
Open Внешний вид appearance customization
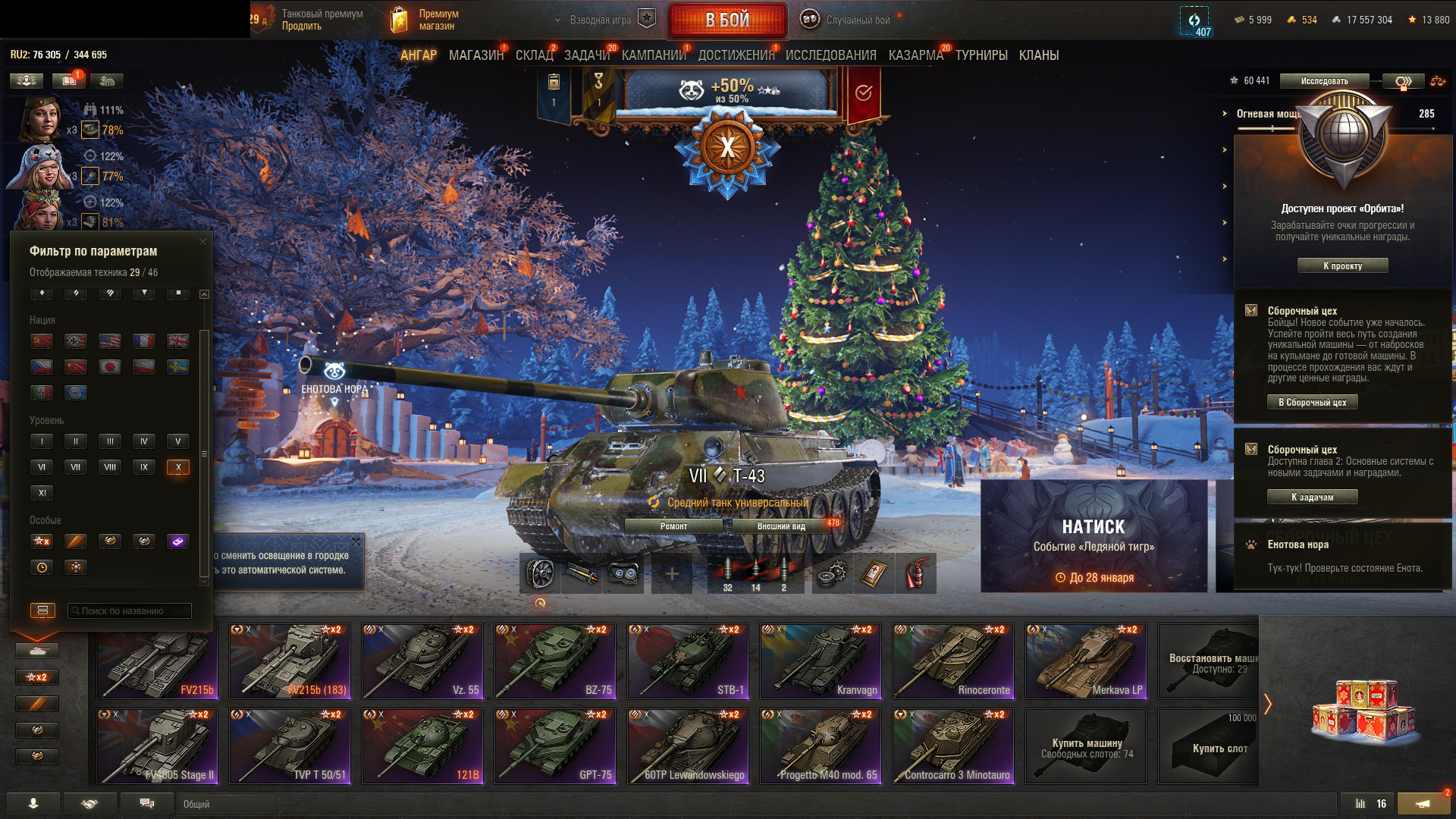pyautogui.click(x=781, y=526)
